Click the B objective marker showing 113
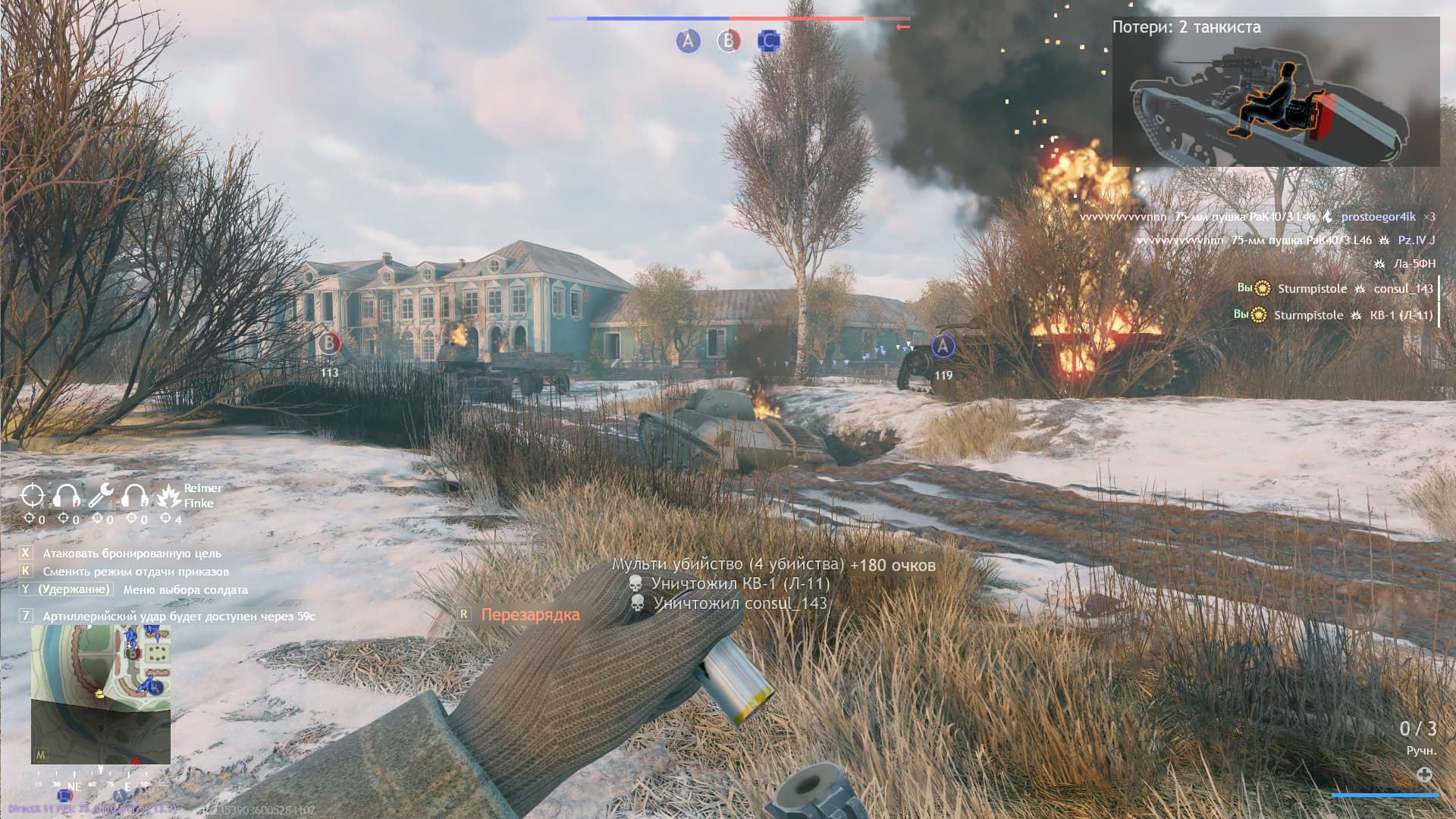Screen dimensions: 1456x819 point(329,344)
